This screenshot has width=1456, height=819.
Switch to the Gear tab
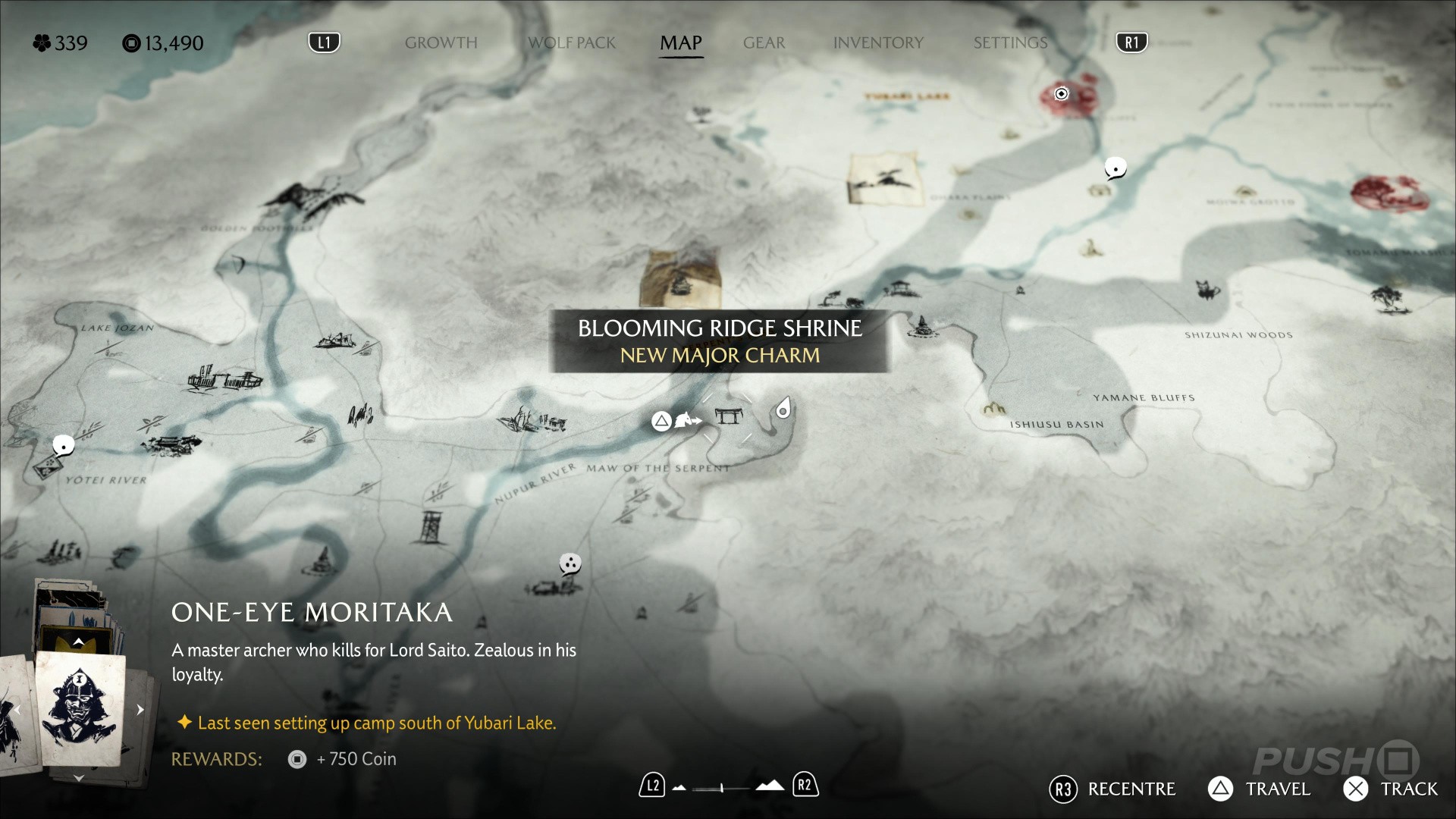tap(764, 43)
